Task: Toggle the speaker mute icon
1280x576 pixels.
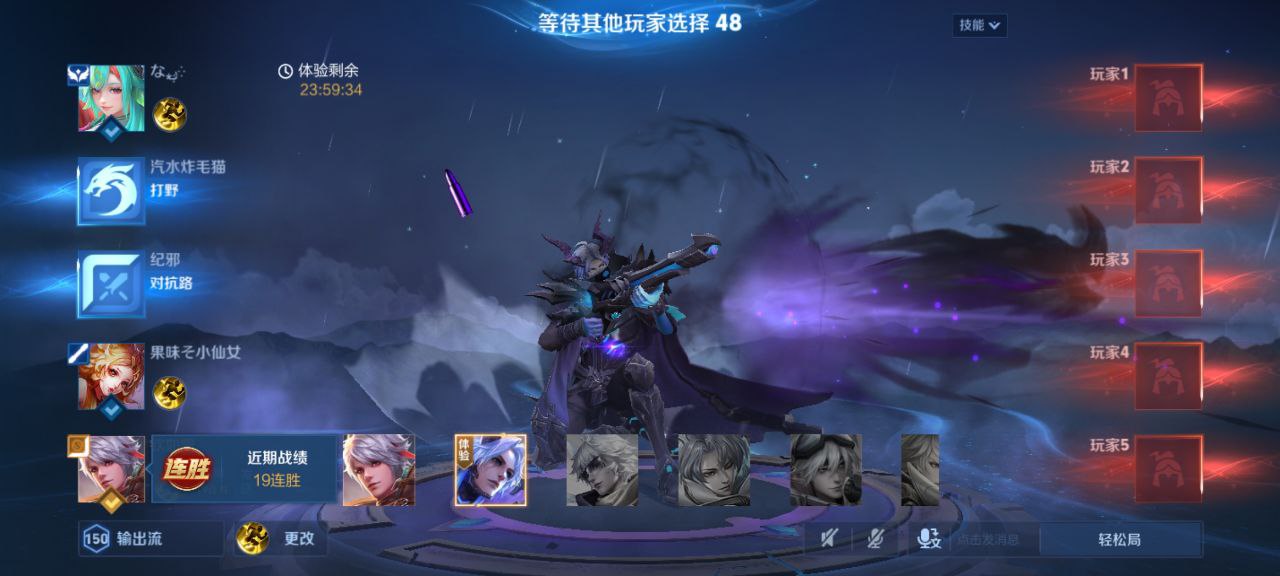Action: 830,539
